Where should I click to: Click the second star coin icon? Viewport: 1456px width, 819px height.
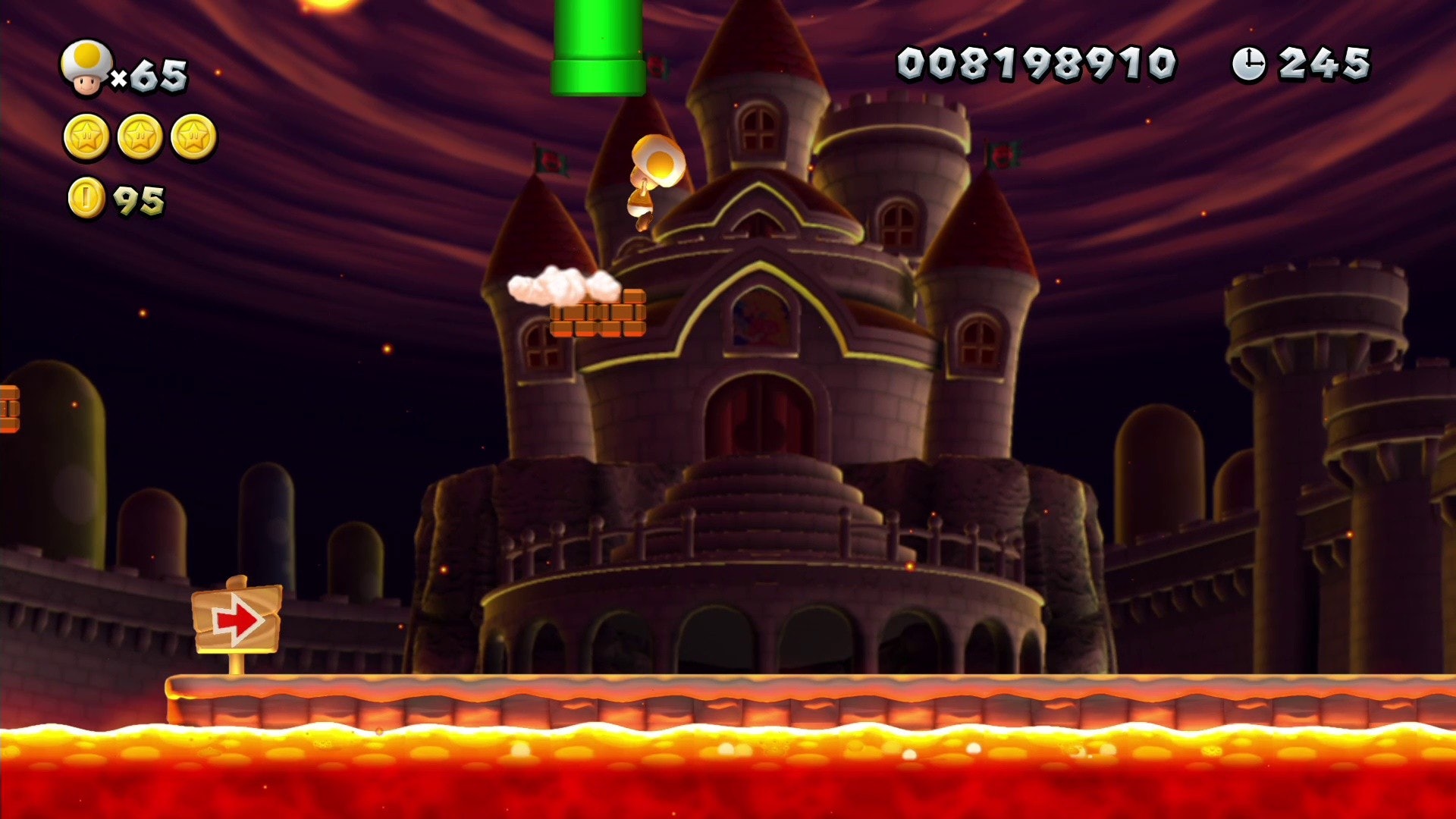[137, 137]
